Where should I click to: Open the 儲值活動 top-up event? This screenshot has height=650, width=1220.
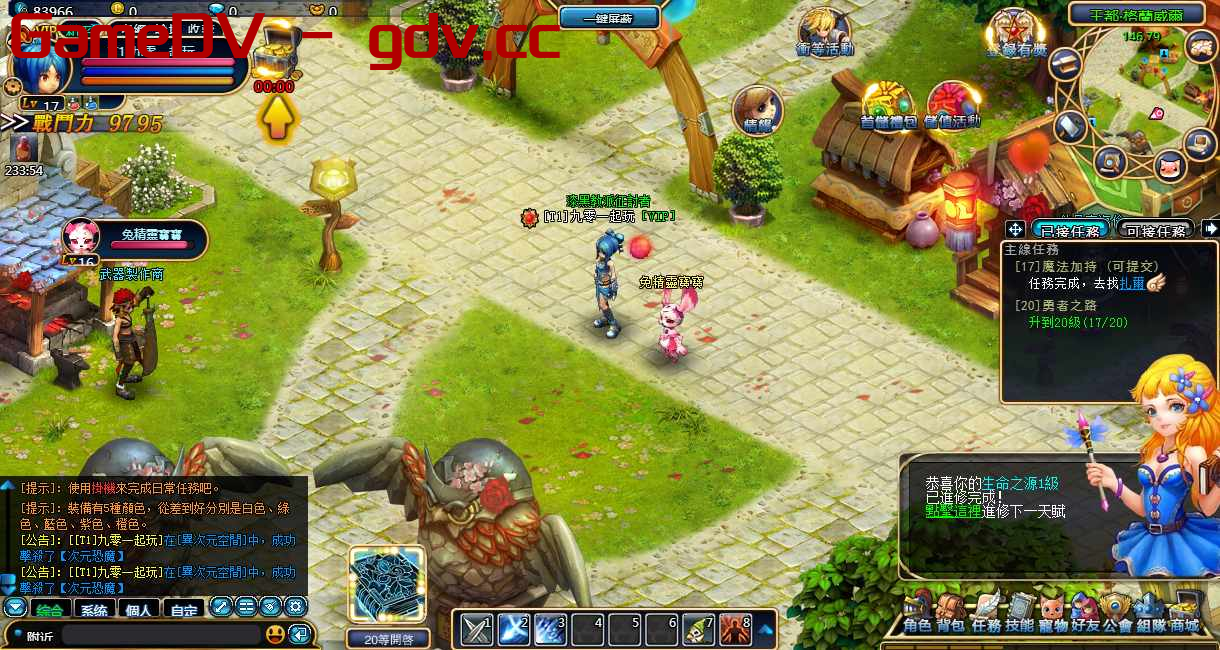(952, 104)
